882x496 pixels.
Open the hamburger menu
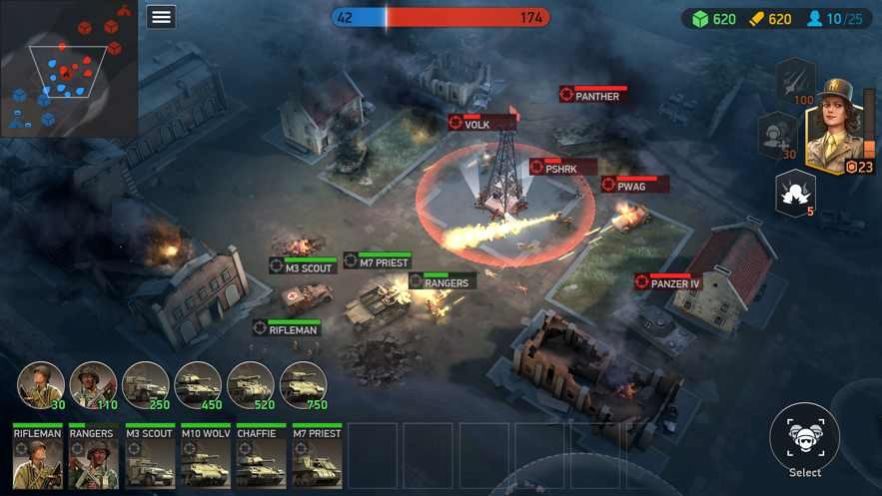pos(161,17)
